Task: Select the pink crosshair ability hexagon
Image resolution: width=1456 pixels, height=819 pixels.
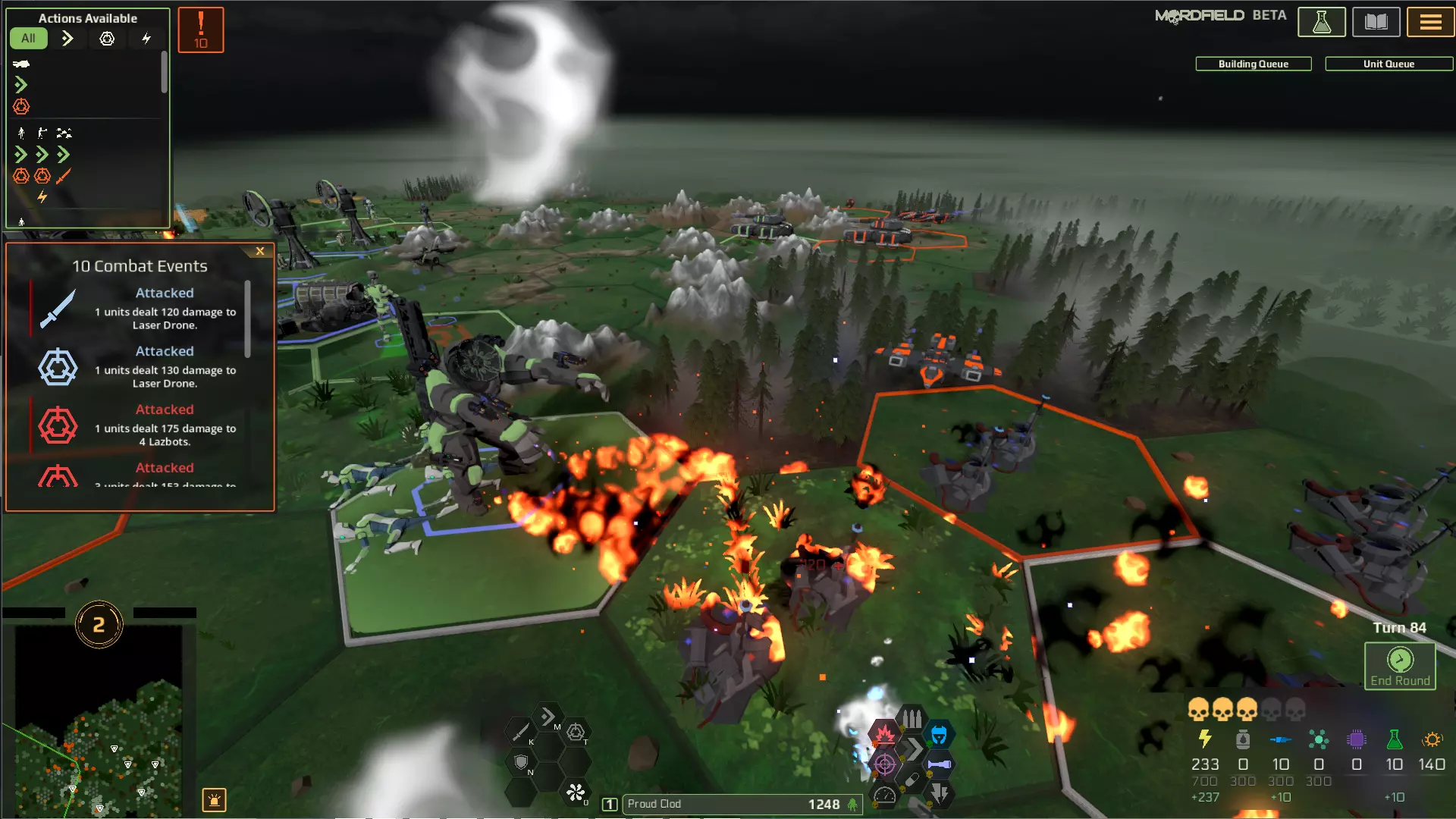Action: pyautogui.click(x=884, y=764)
